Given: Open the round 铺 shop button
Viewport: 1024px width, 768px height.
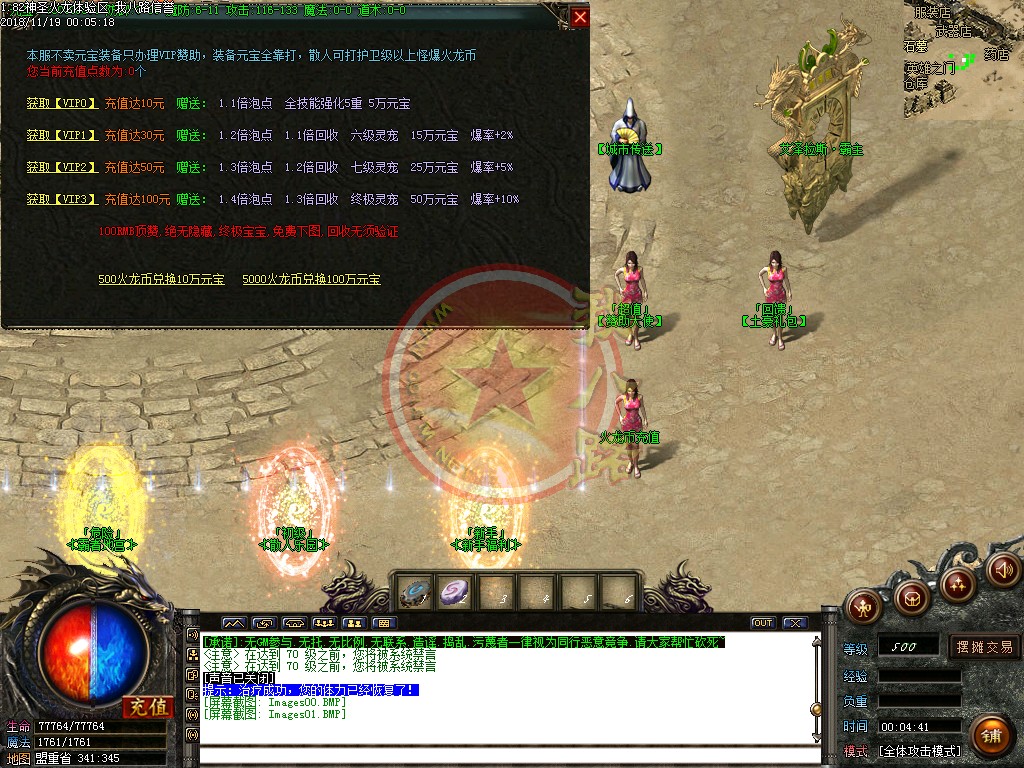Looking at the screenshot, I should 990,735.
